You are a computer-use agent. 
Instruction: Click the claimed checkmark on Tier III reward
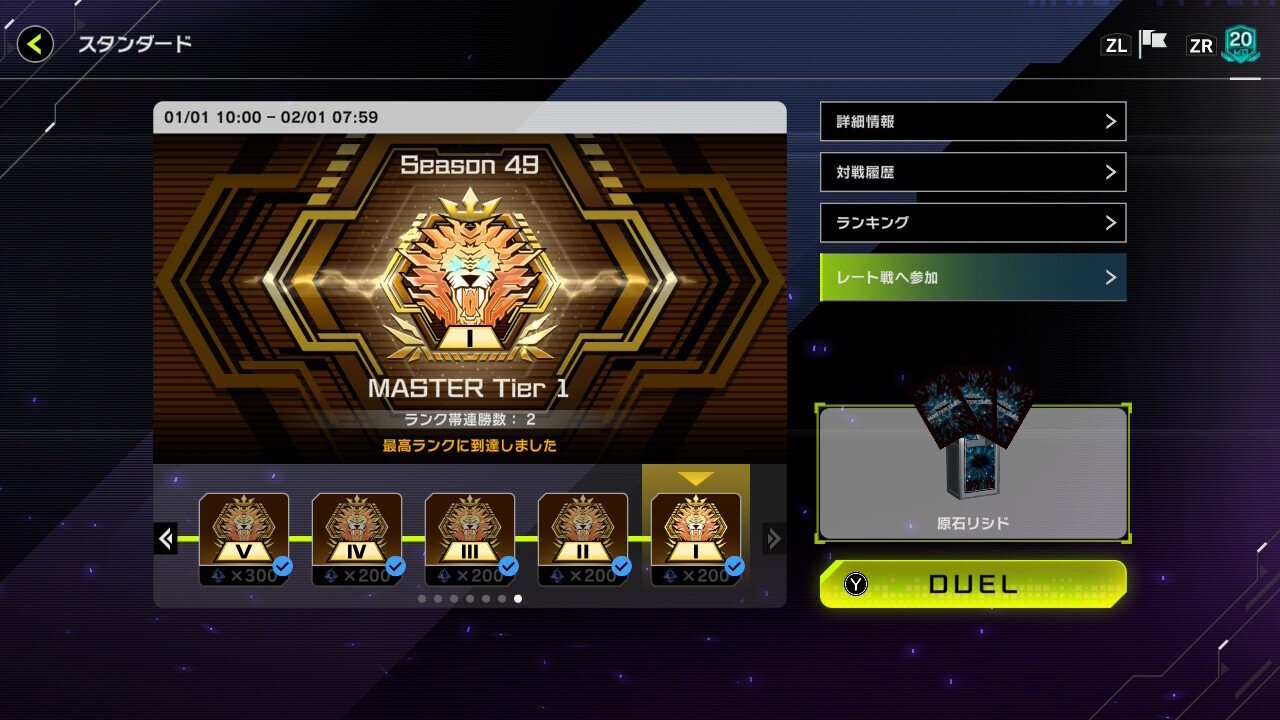[x=509, y=565]
